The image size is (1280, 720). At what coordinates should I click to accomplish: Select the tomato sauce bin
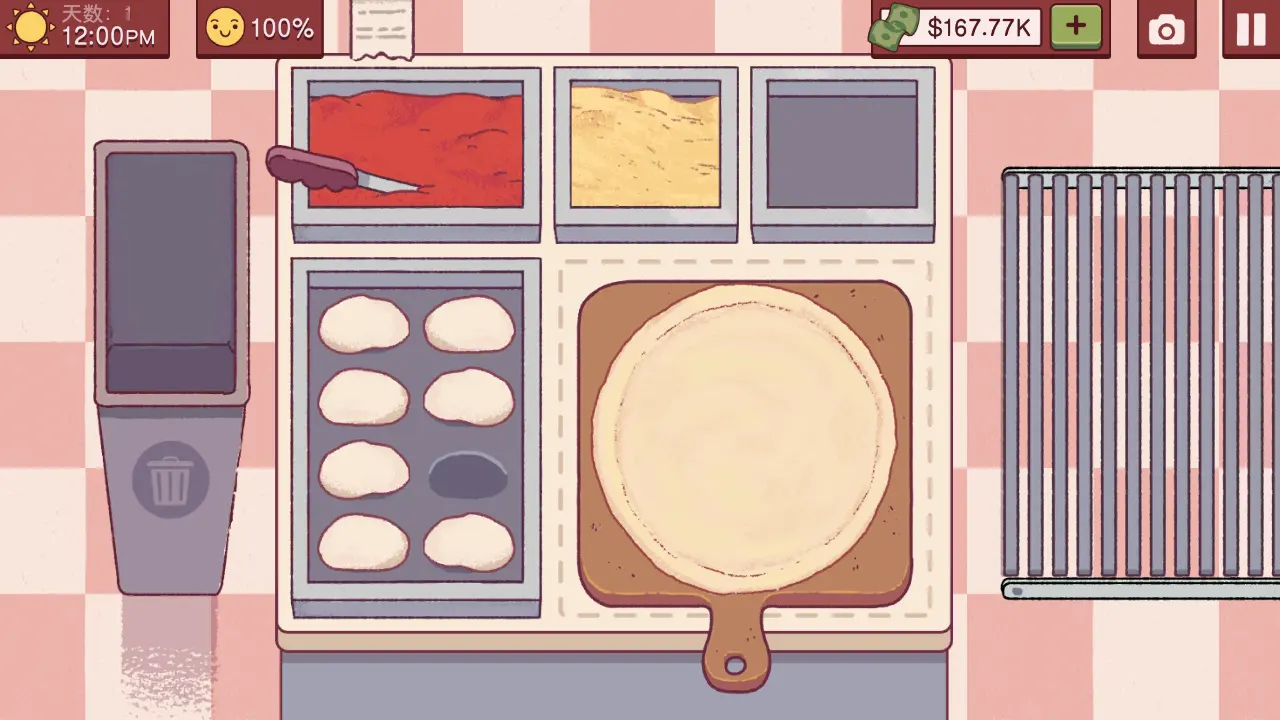pyautogui.click(x=416, y=147)
